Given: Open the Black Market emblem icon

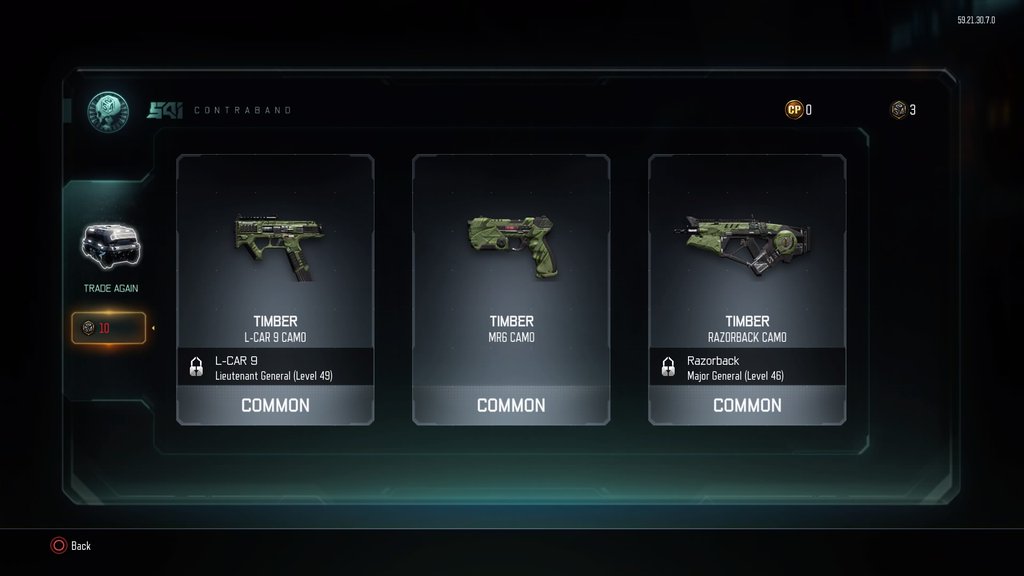Looking at the screenshot, I should click(107, 110).
